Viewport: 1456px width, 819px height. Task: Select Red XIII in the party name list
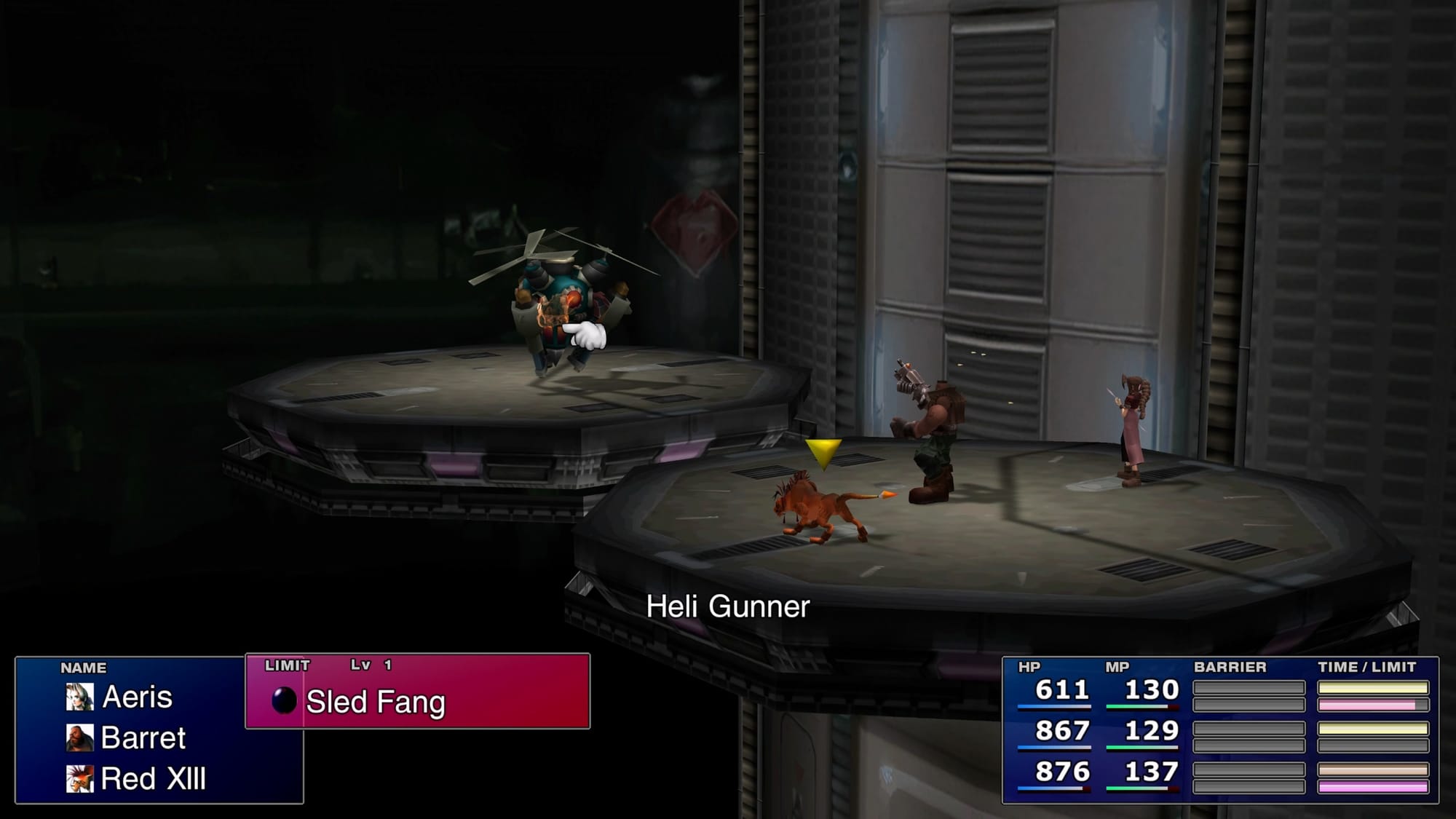point(153,779)
